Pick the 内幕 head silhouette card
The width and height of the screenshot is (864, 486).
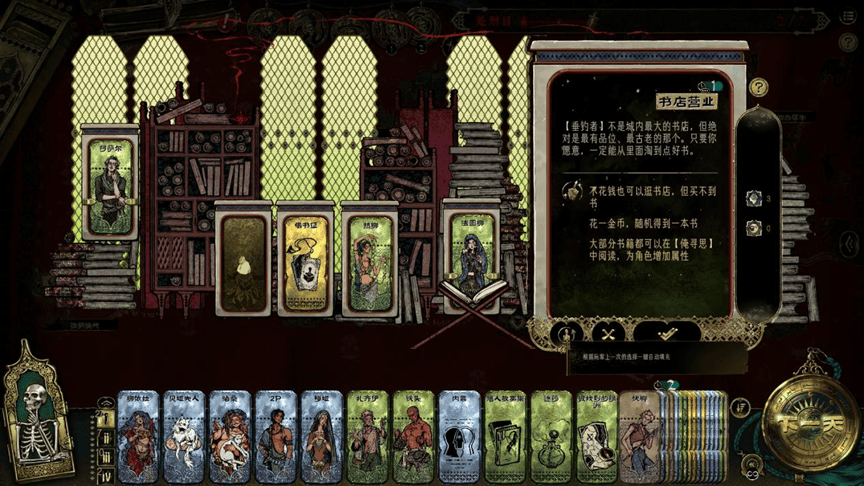pyautogui.click(x=460, y=437)
